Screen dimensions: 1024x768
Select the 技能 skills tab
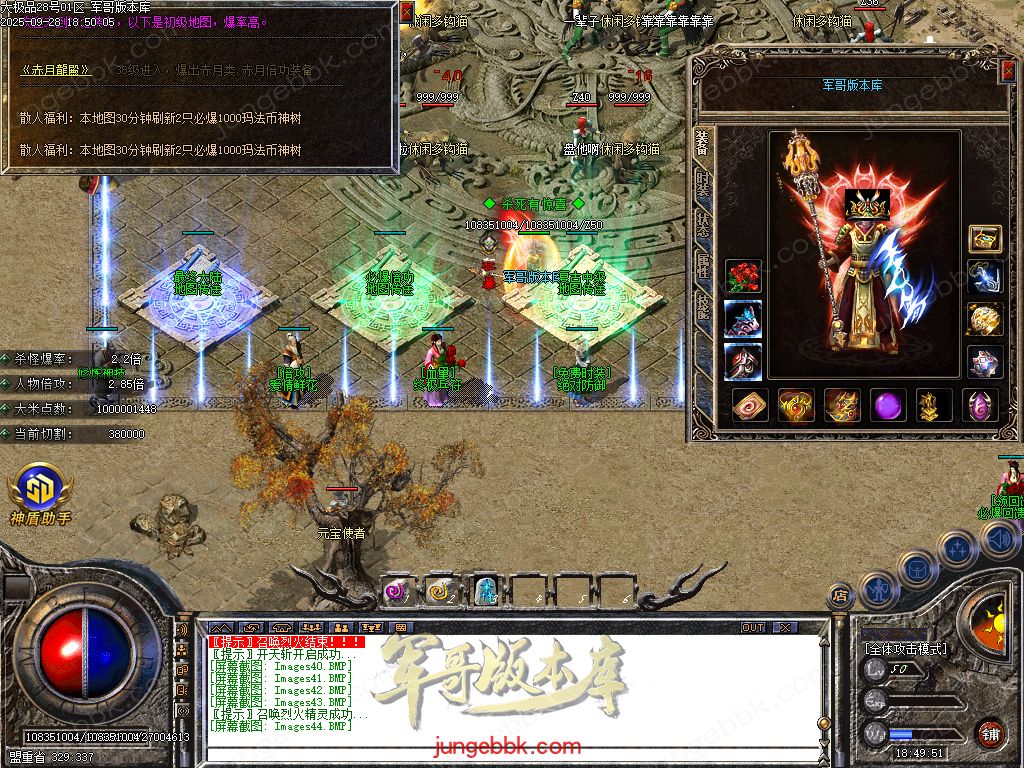pyautogui.click(x=703, y=303)
